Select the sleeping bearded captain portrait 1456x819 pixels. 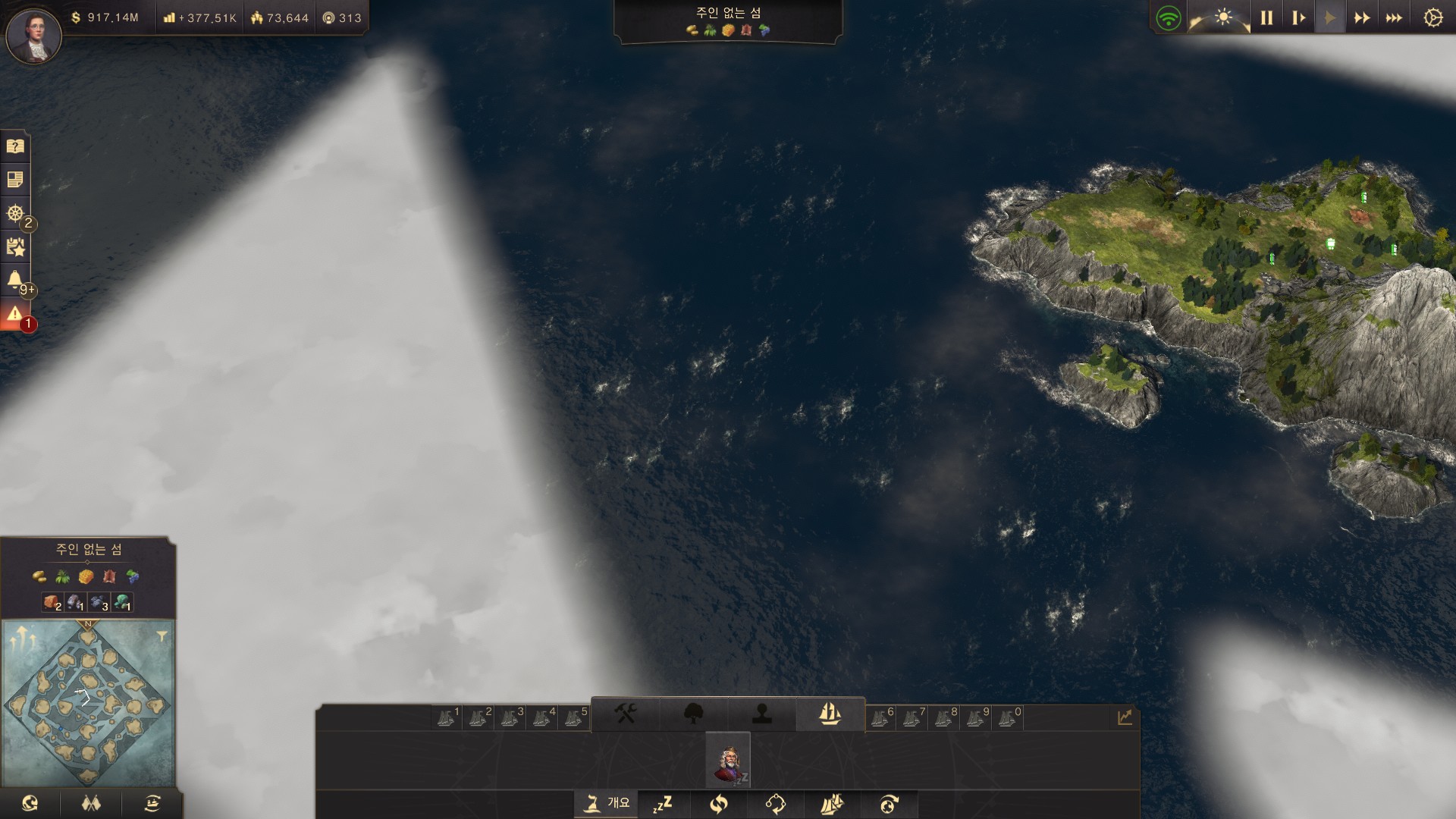point(728,760)
